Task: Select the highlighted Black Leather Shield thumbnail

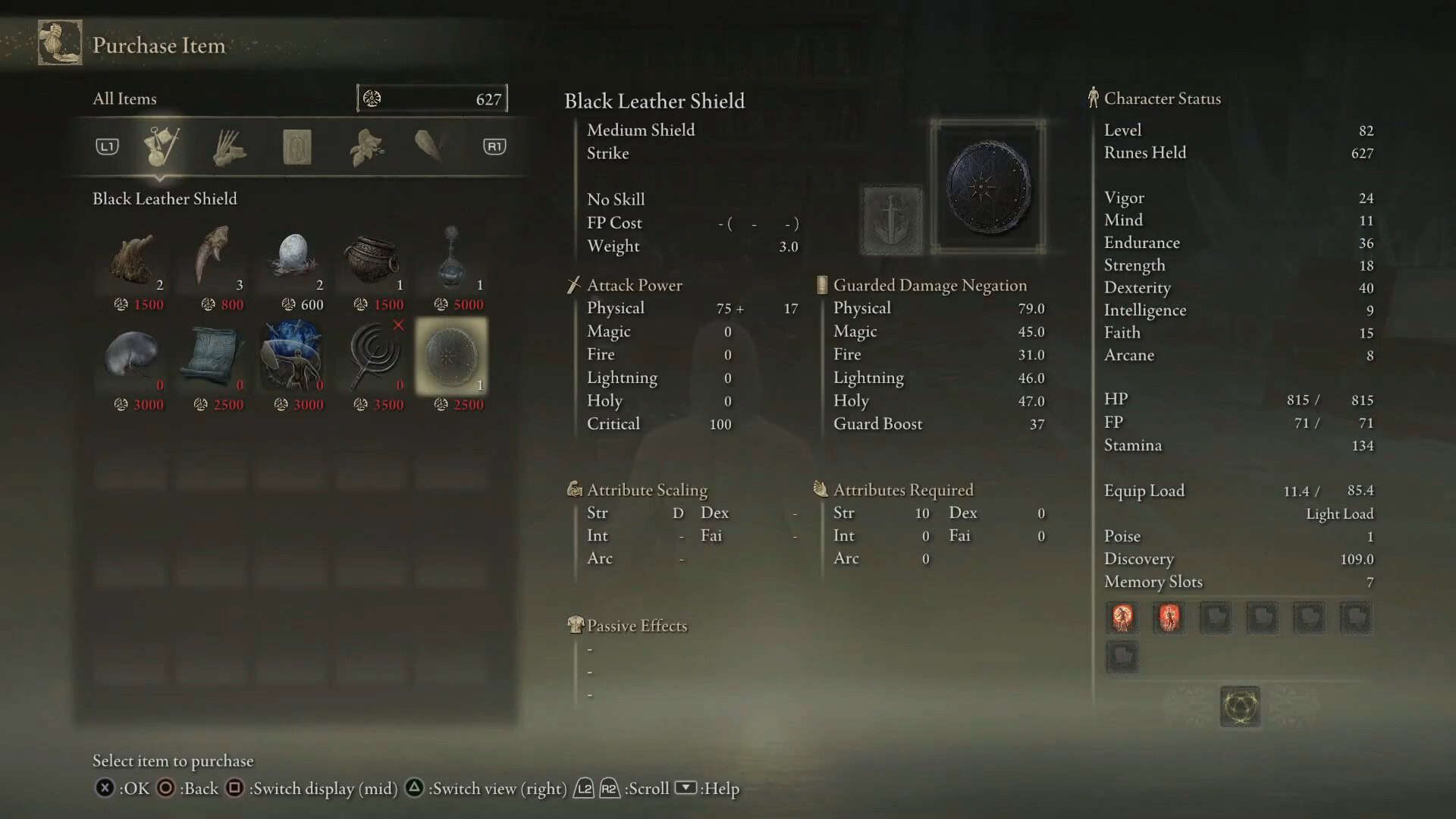Action: coord(451,356)
